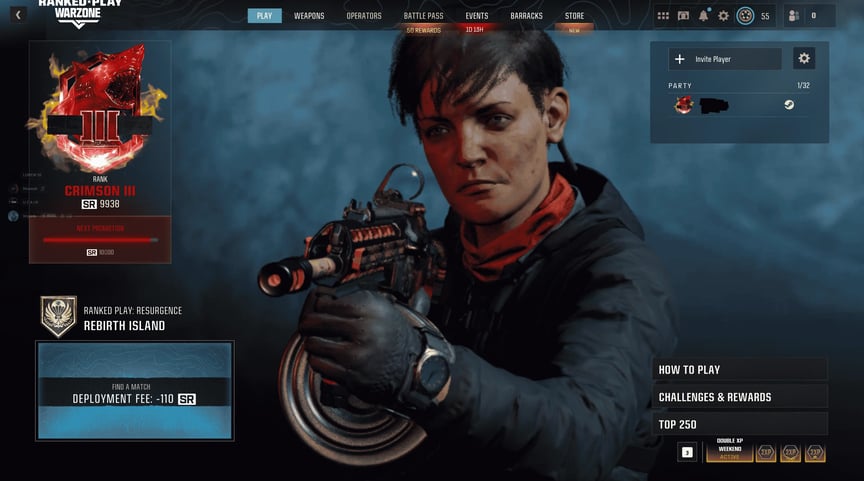The height and width of the screenshot is (481, 864).
Task: Open How to Play
Action: coord(739,370)
